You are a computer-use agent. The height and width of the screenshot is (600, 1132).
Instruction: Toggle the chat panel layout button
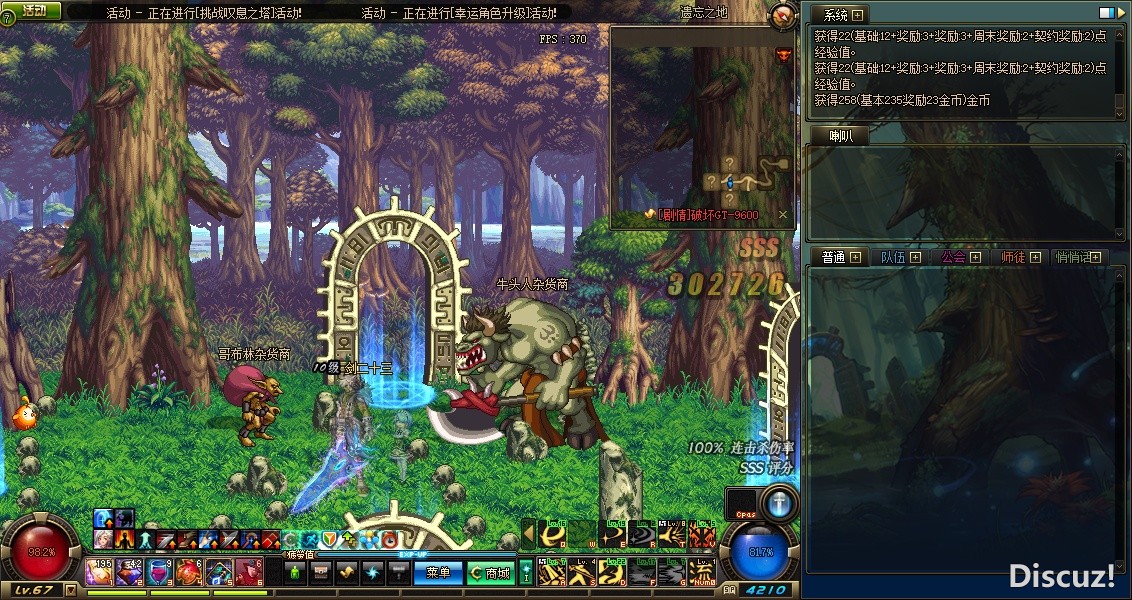tap(1106, 14)
